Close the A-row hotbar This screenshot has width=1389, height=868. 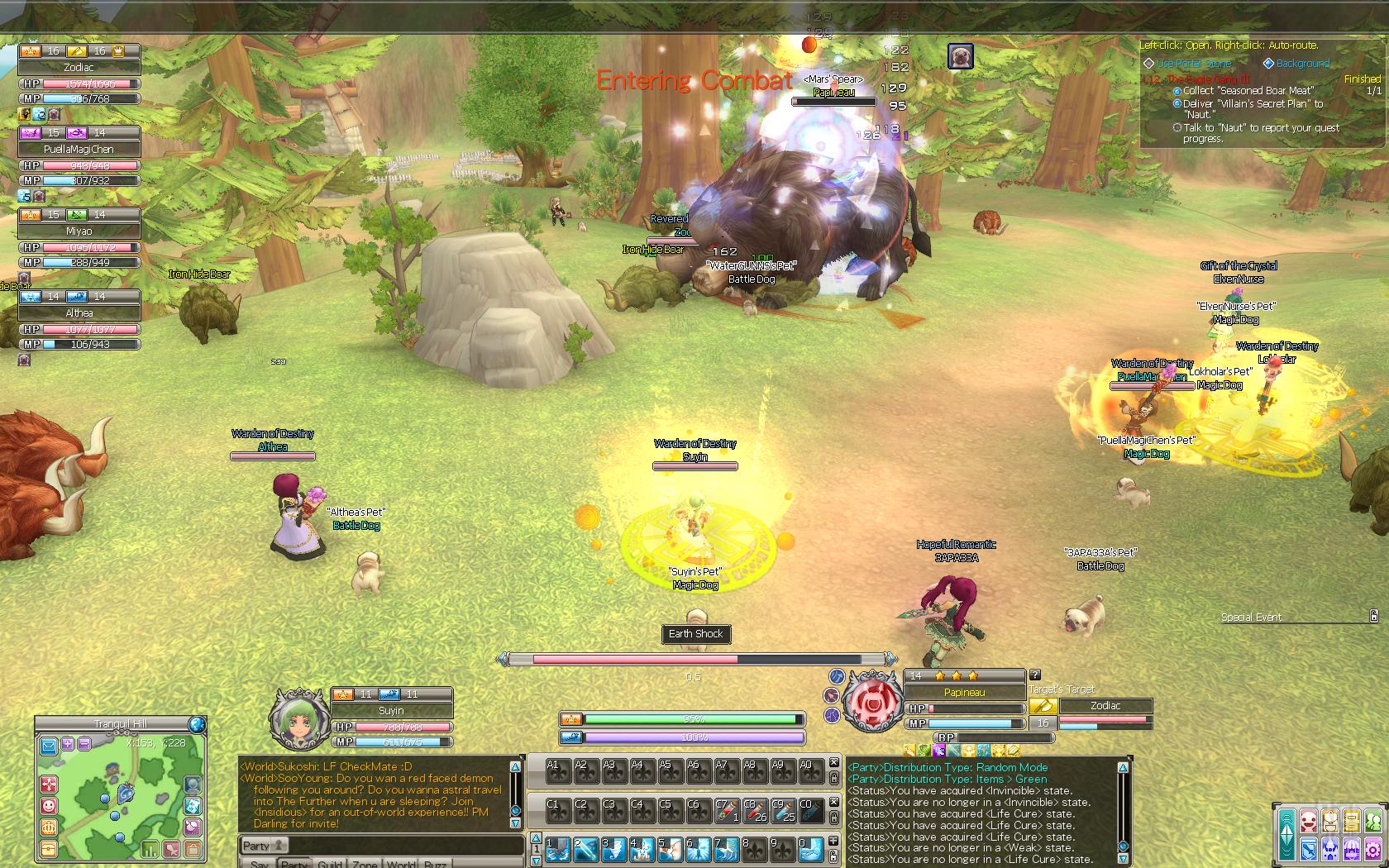[x=834, y=763]
